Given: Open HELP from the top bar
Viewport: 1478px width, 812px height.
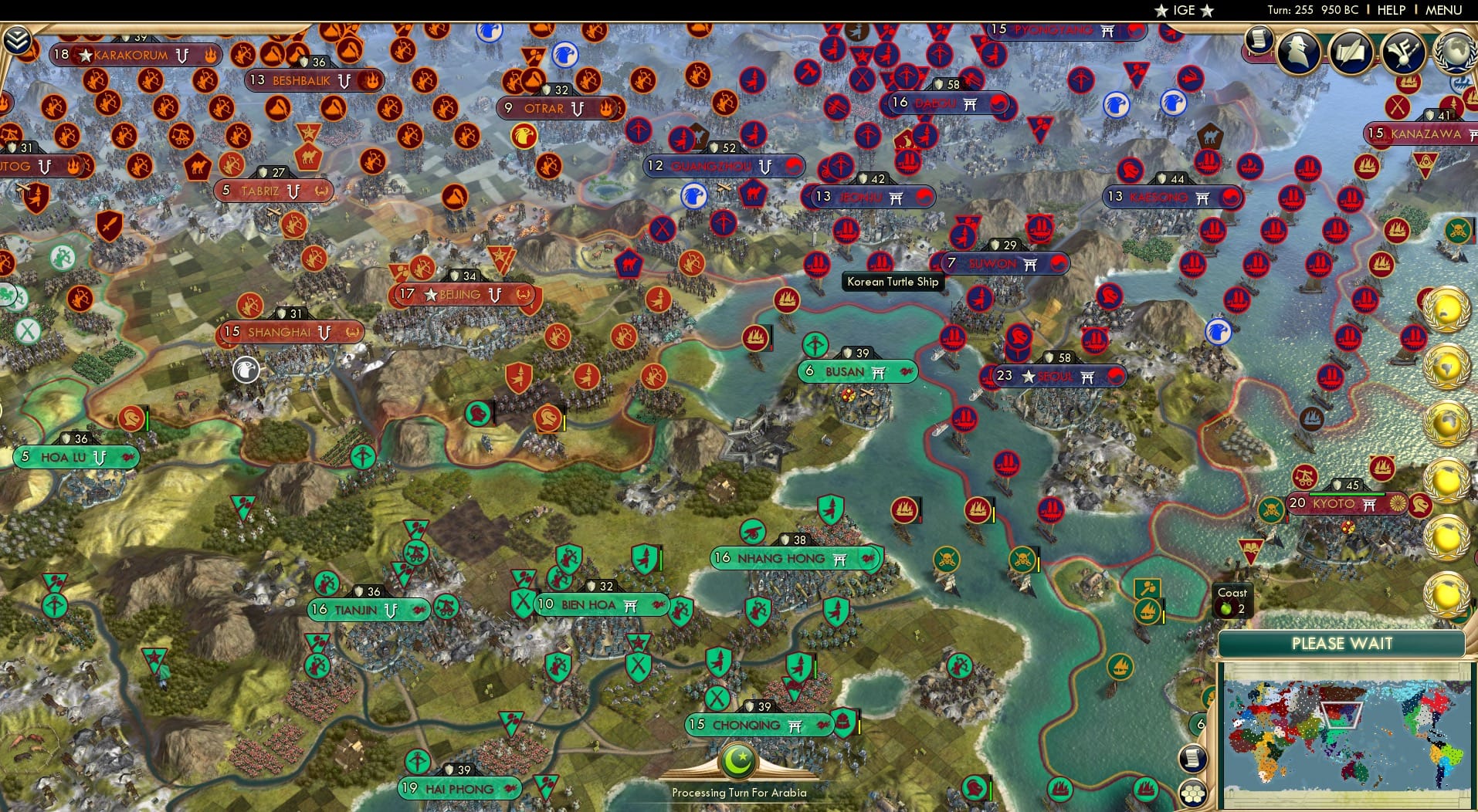Looking at the screenshot, I should [x=1392, y=10].
